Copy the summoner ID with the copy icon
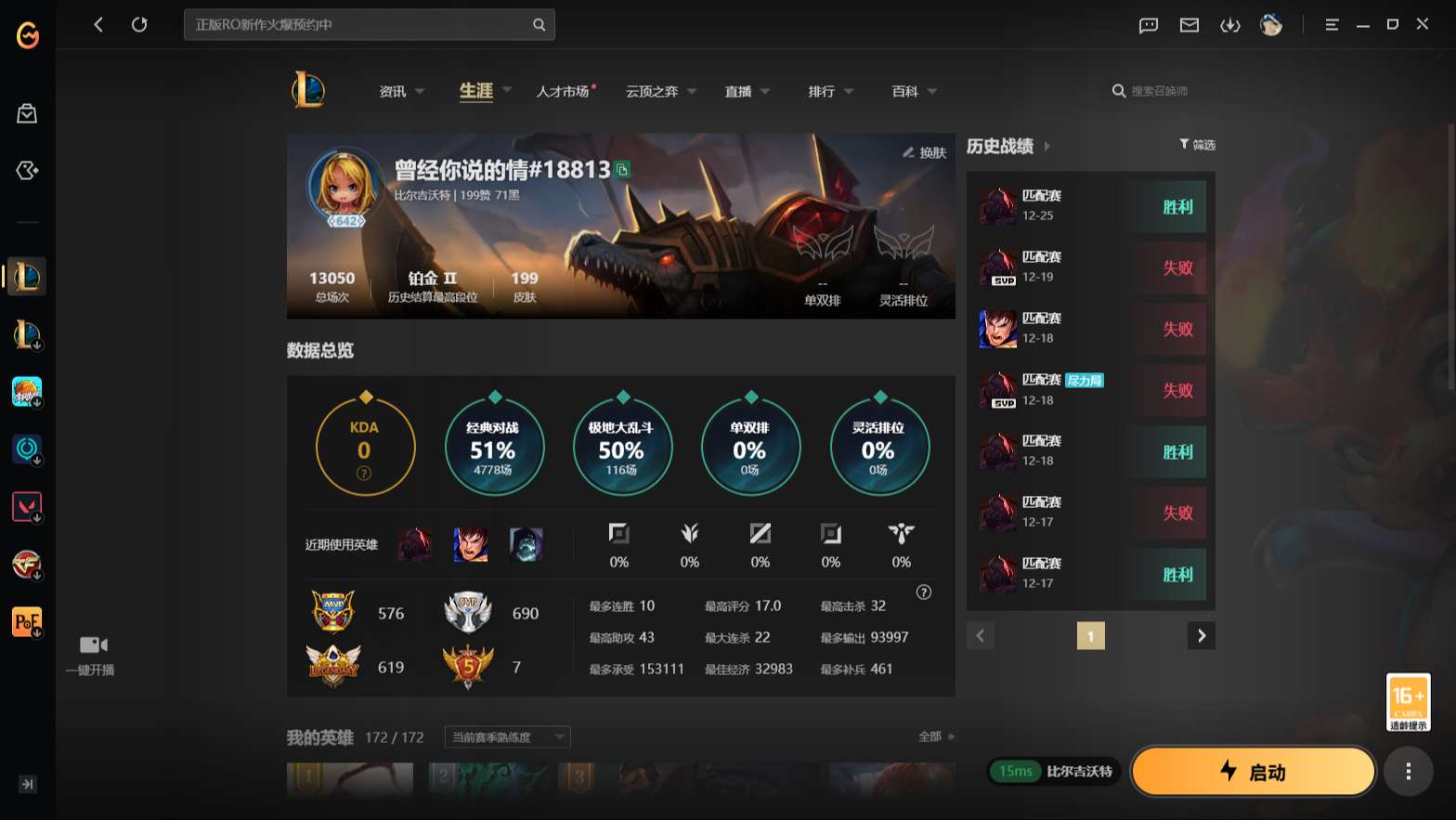This screenshot has width=1456, height=820. [623, 171]
